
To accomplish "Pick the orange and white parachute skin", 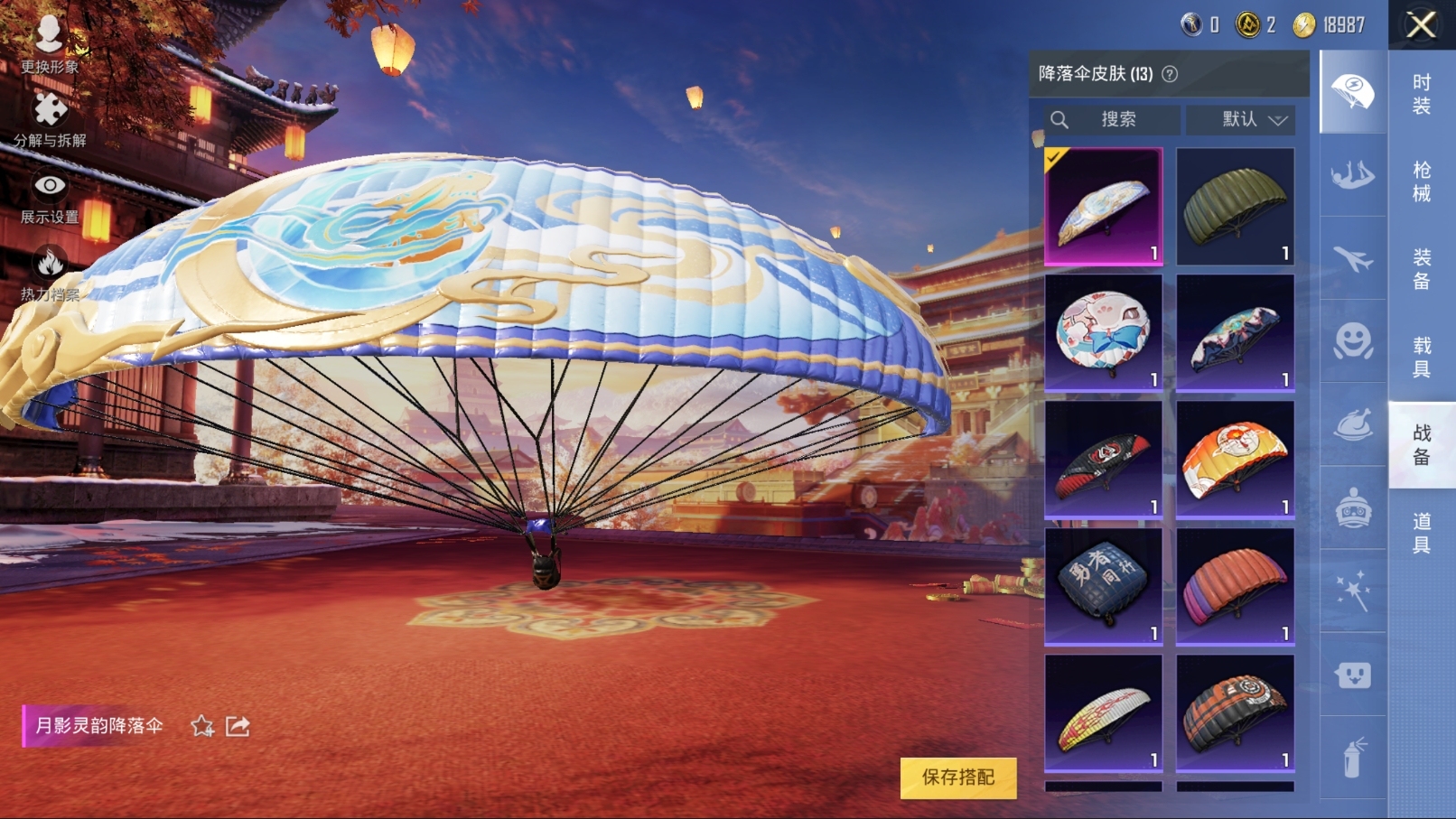I will point(1235,460).
